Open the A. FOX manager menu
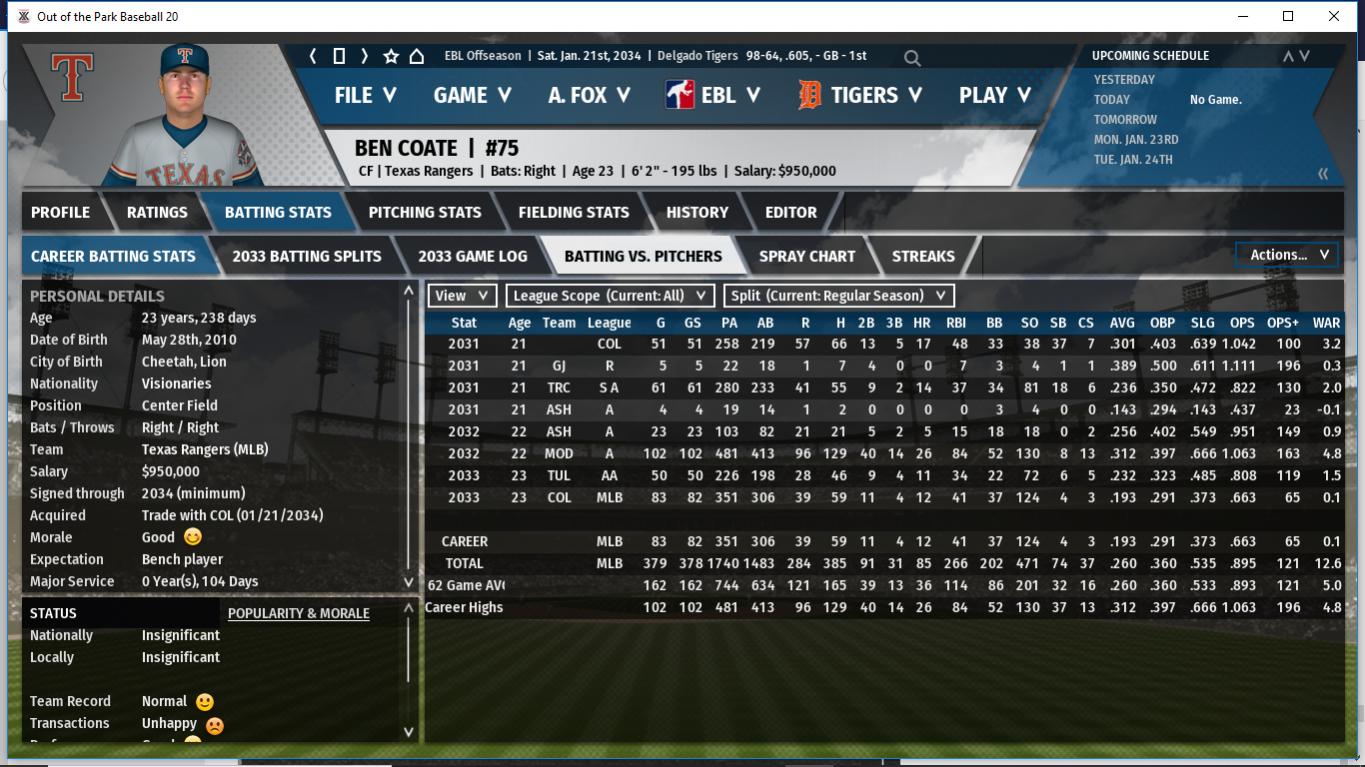The image size is (1365, 767). (x=589, y=95)
